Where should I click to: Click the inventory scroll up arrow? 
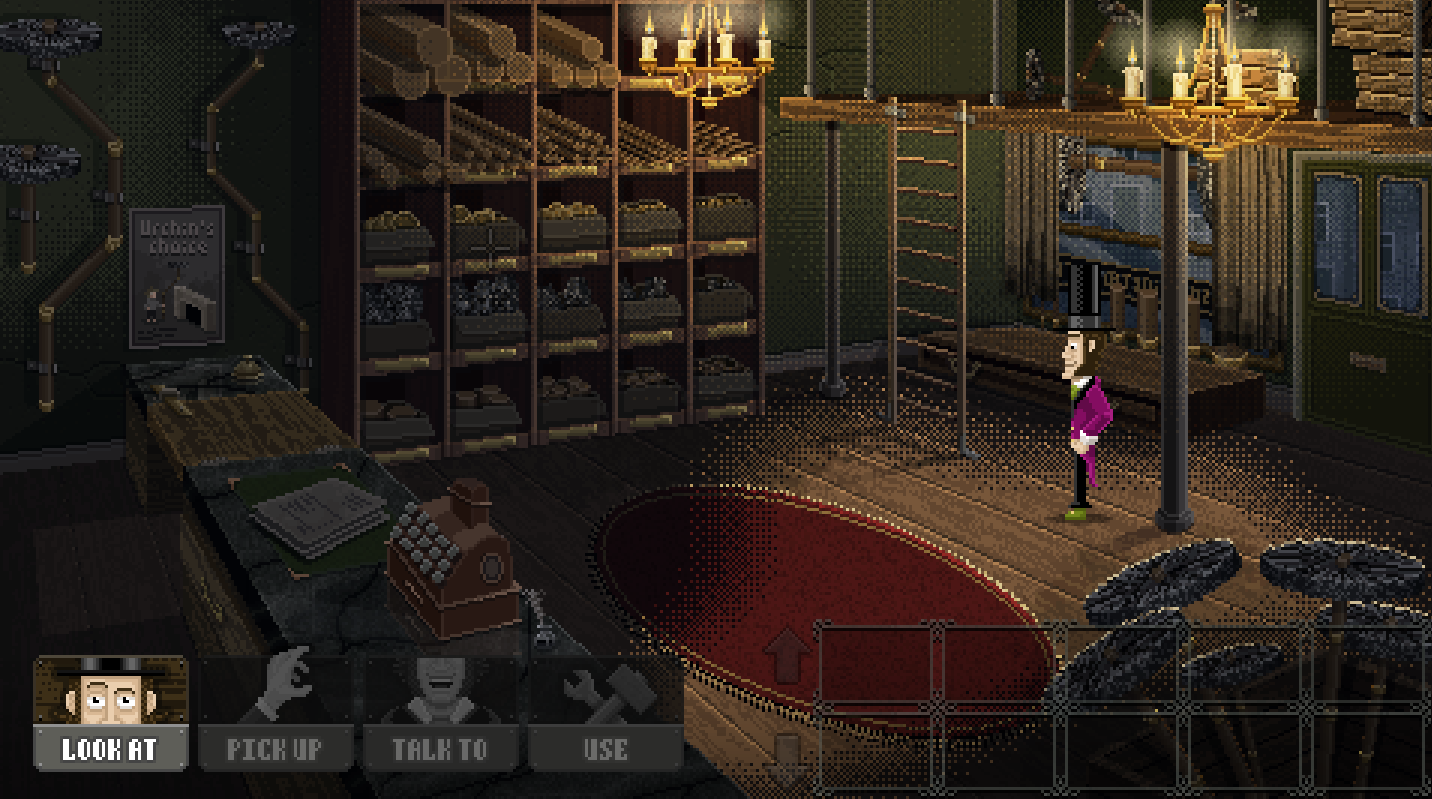[x=787, y=655]
